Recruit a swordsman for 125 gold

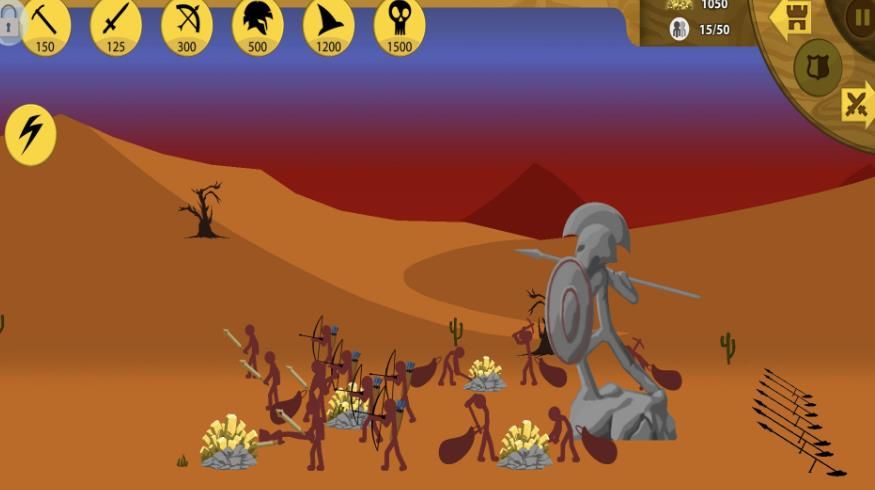(116, 25)
